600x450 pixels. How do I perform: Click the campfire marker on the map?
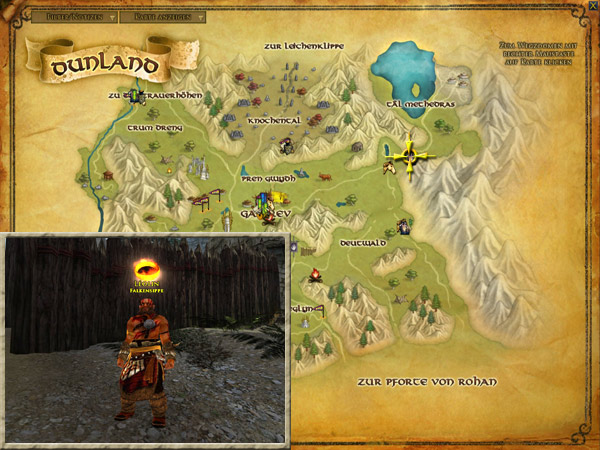point(314,275)
